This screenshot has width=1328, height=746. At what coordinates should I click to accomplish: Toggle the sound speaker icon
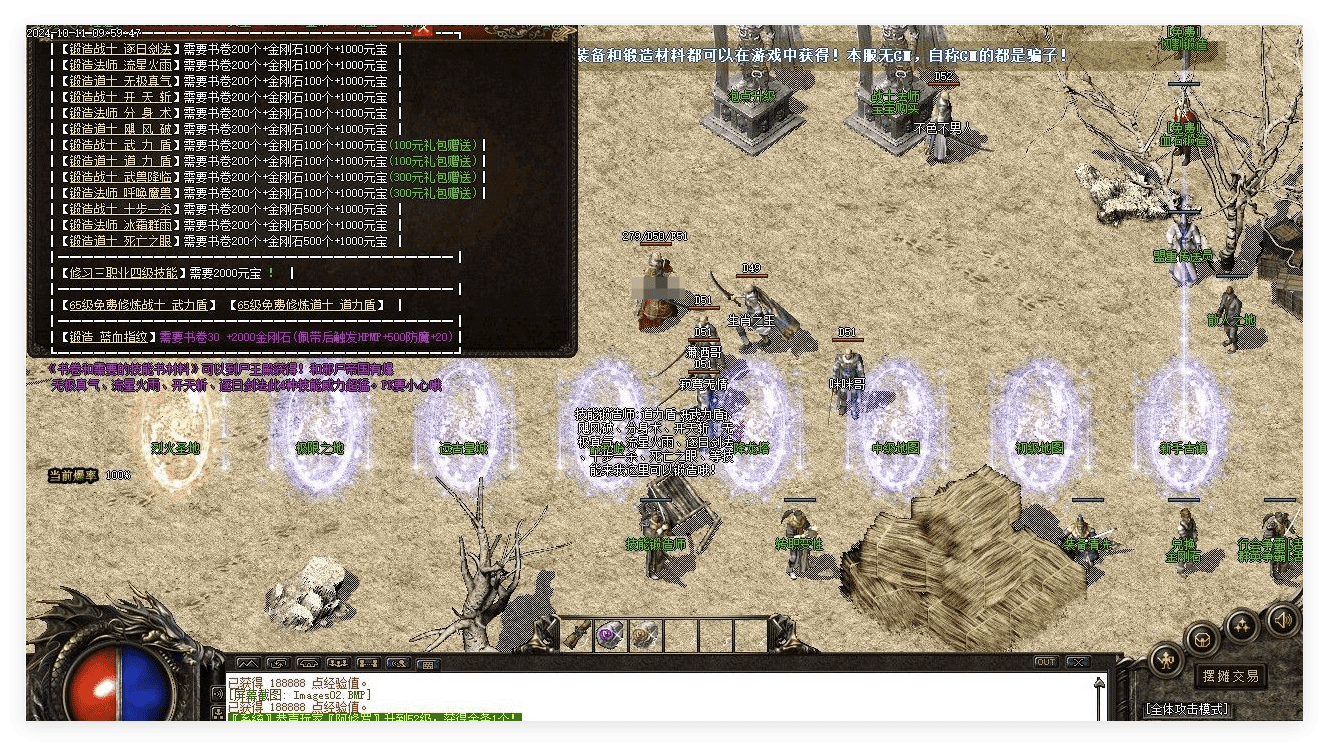pyautogui.click(x=1282, y=621)
